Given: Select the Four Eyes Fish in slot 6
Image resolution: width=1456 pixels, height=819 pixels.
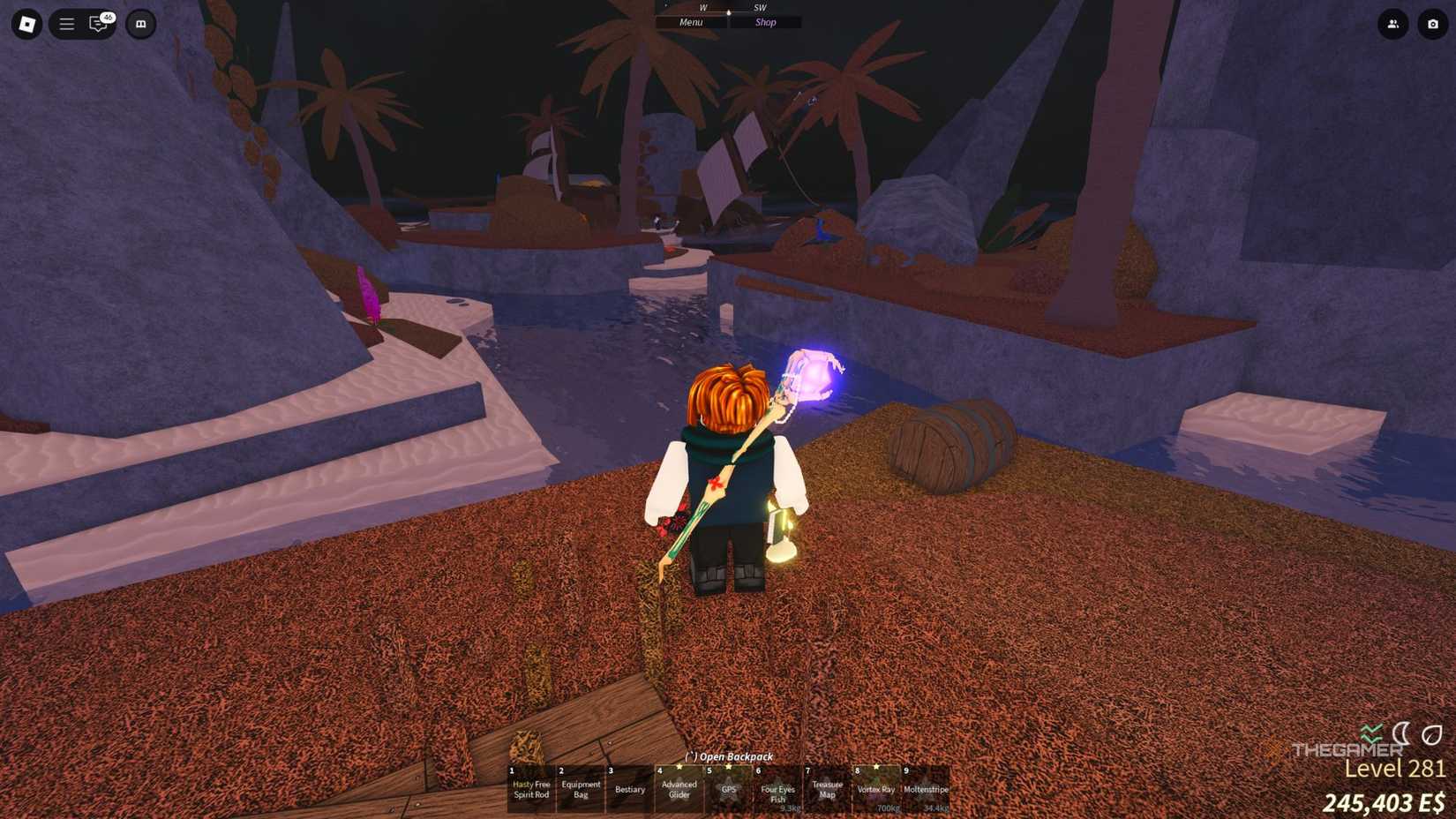Looking at the screenshot, I should click(x=777, y=790).
